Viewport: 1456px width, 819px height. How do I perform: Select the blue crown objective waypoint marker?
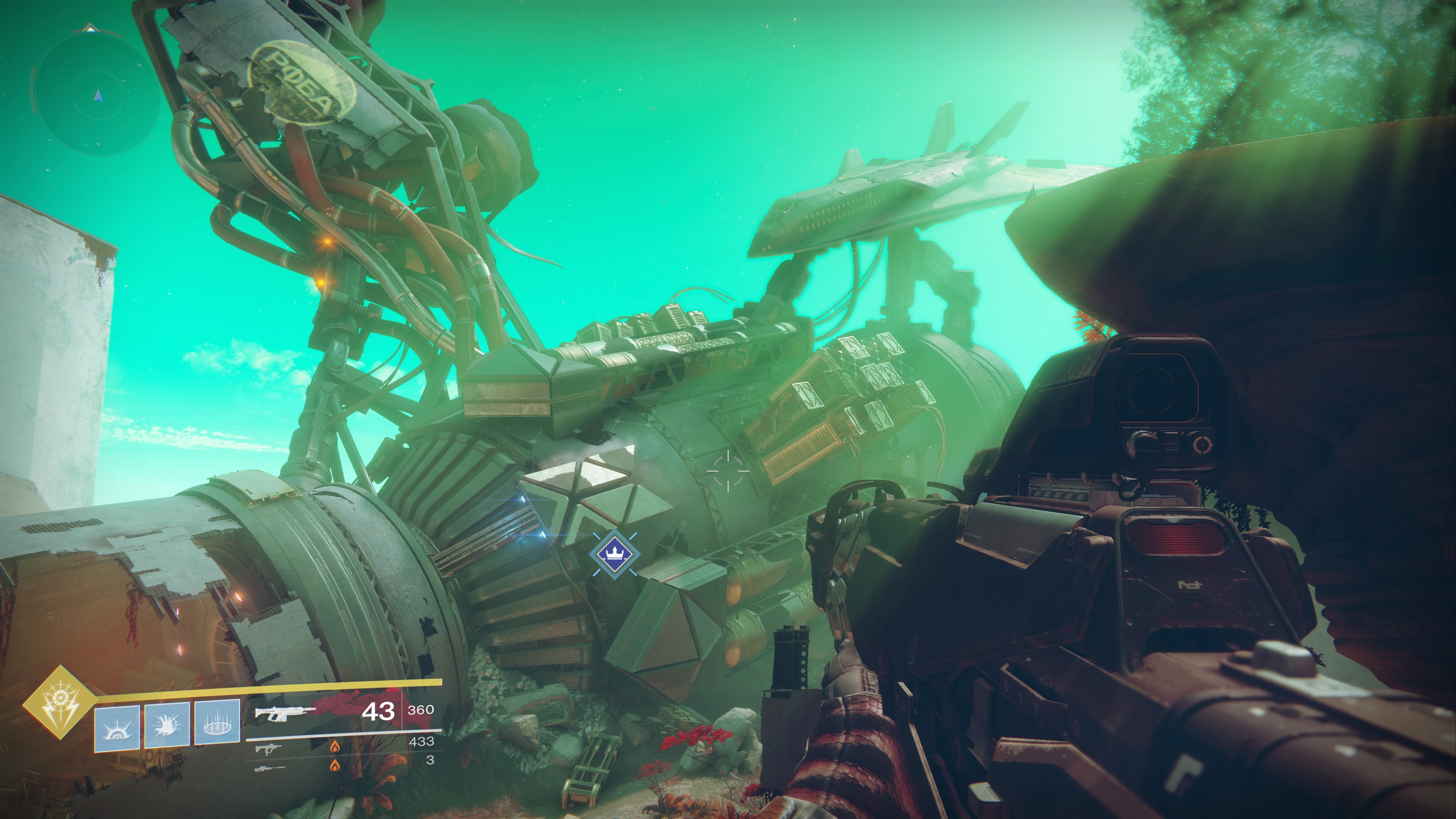[614, 554]
